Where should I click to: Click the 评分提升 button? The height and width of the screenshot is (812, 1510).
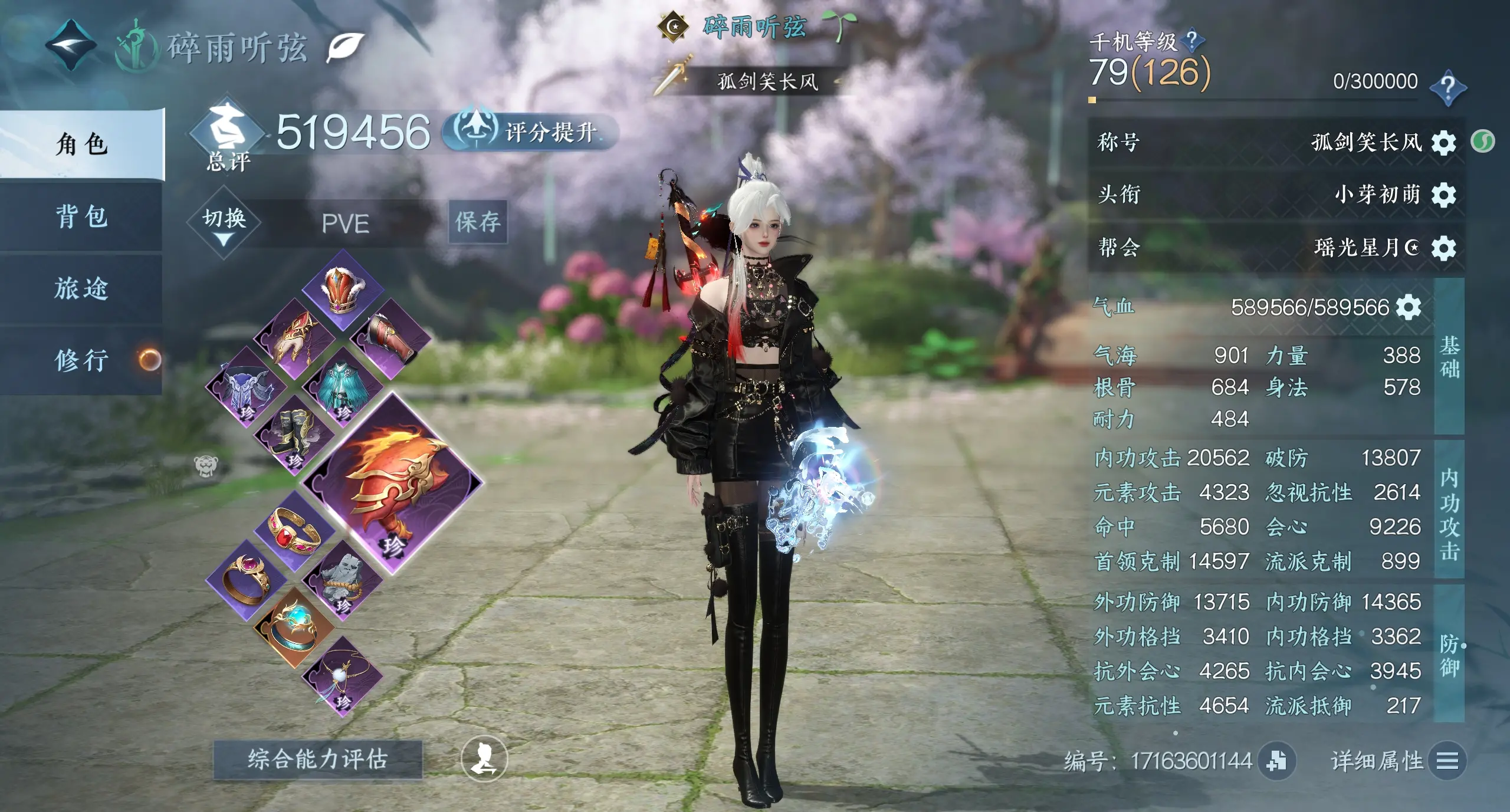point(531,132)
